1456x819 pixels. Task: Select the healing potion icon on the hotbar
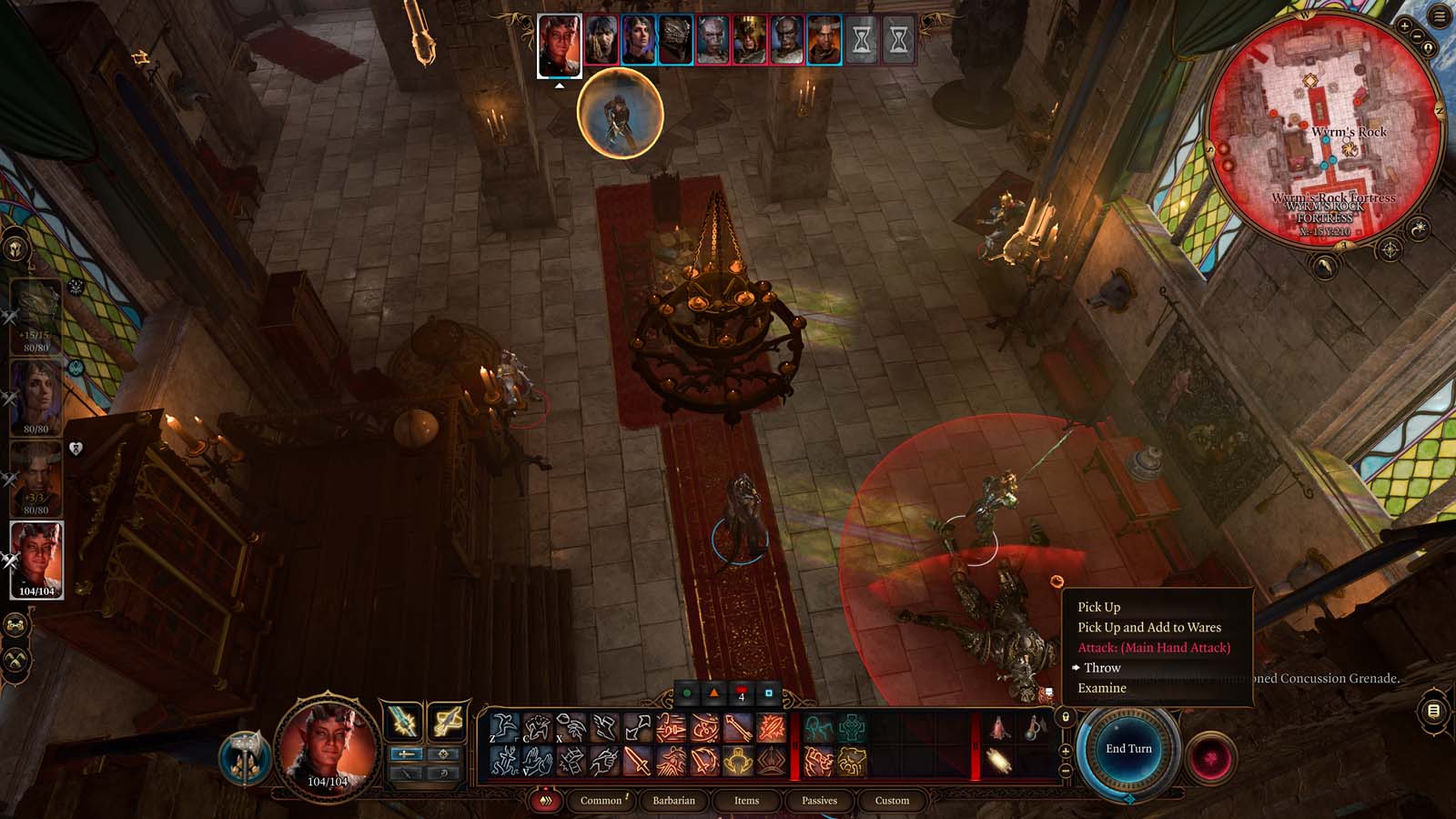point(998,728)
